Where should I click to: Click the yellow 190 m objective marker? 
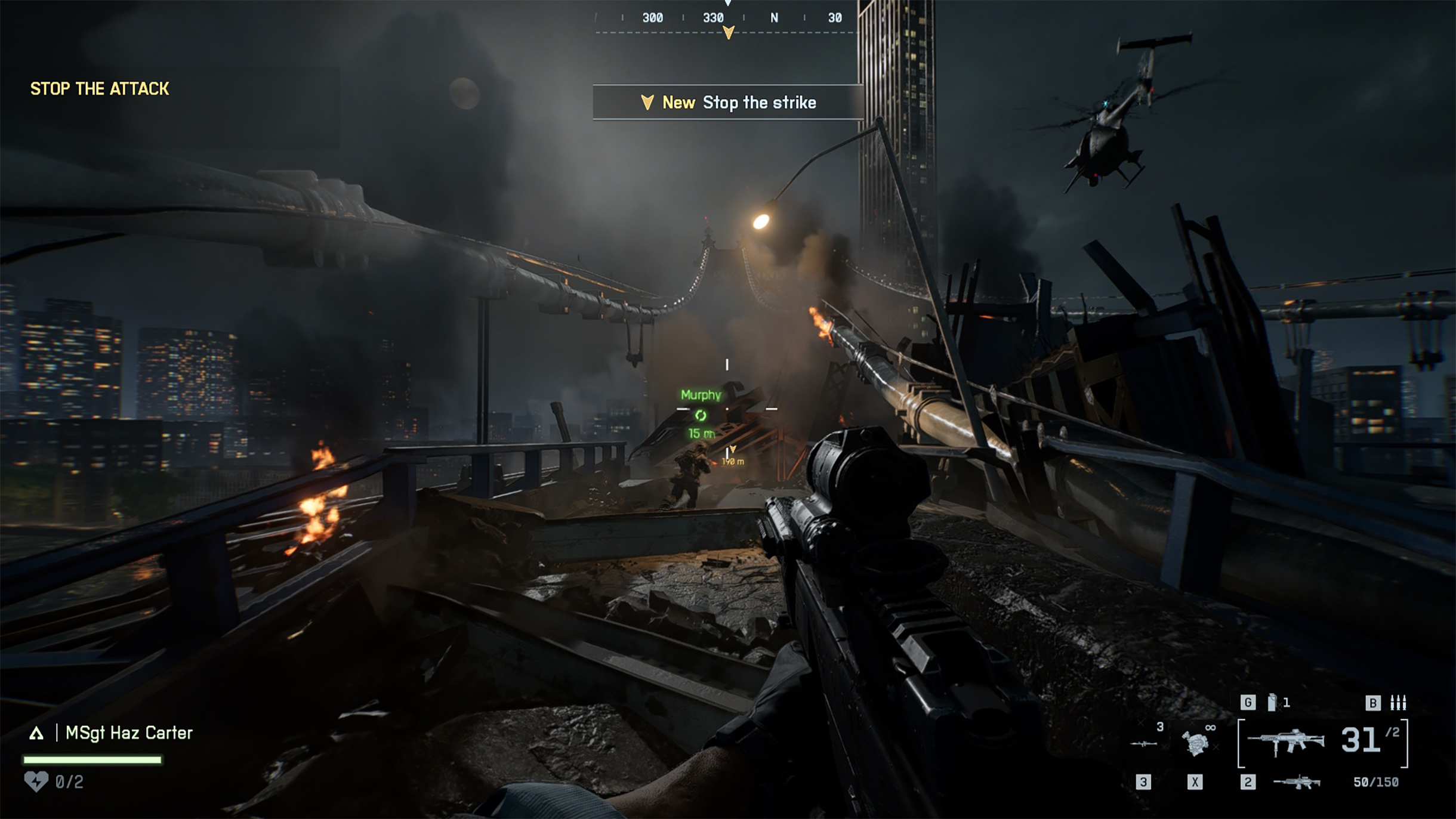(x=733, y=456)
